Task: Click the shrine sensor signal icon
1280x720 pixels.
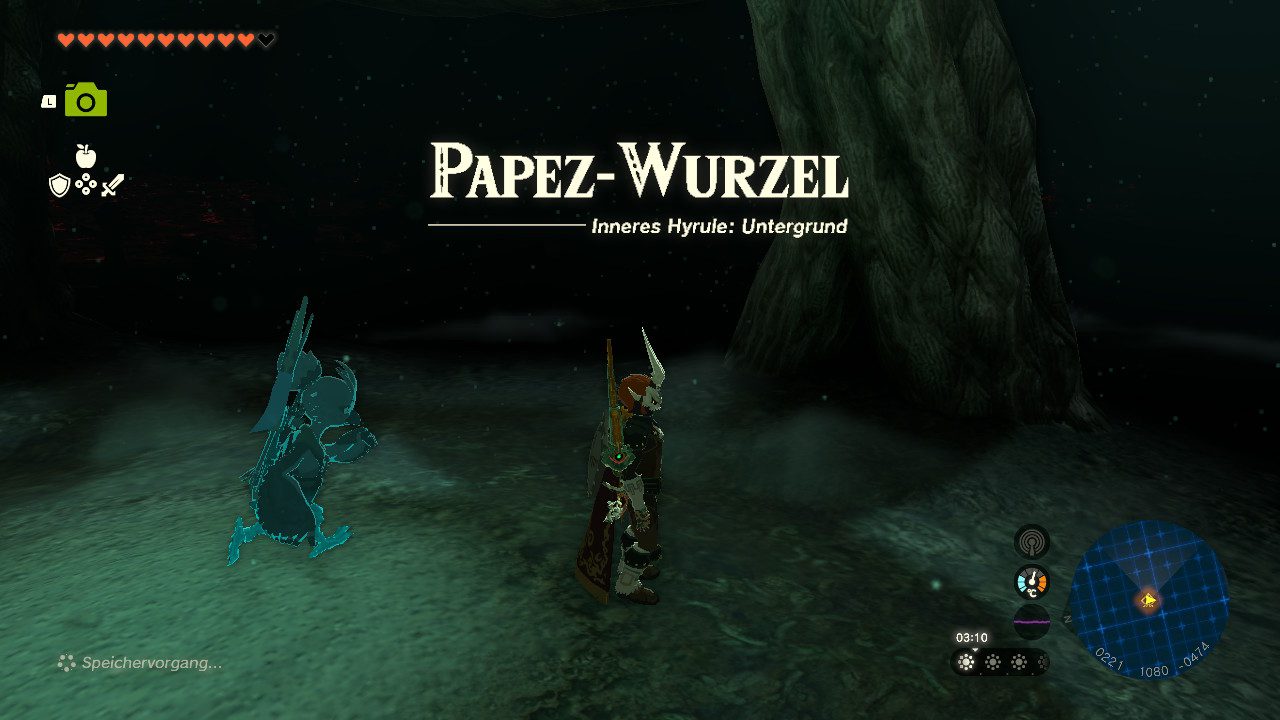Action: tap(1031, 542)
